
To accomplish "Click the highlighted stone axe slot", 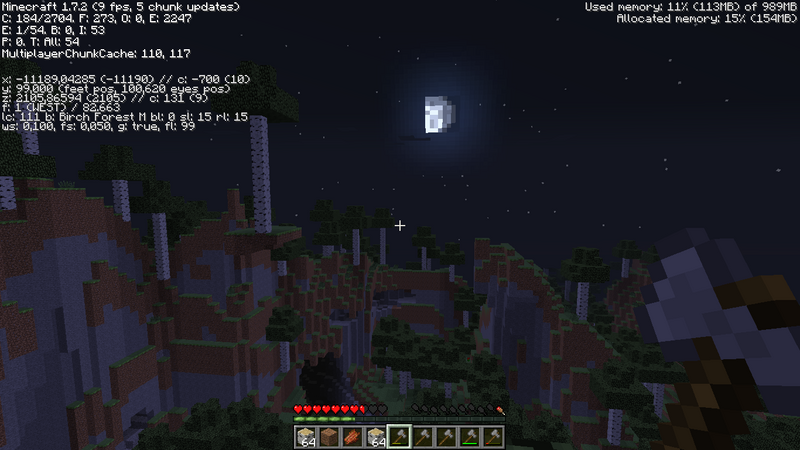I will coord(399,437).
